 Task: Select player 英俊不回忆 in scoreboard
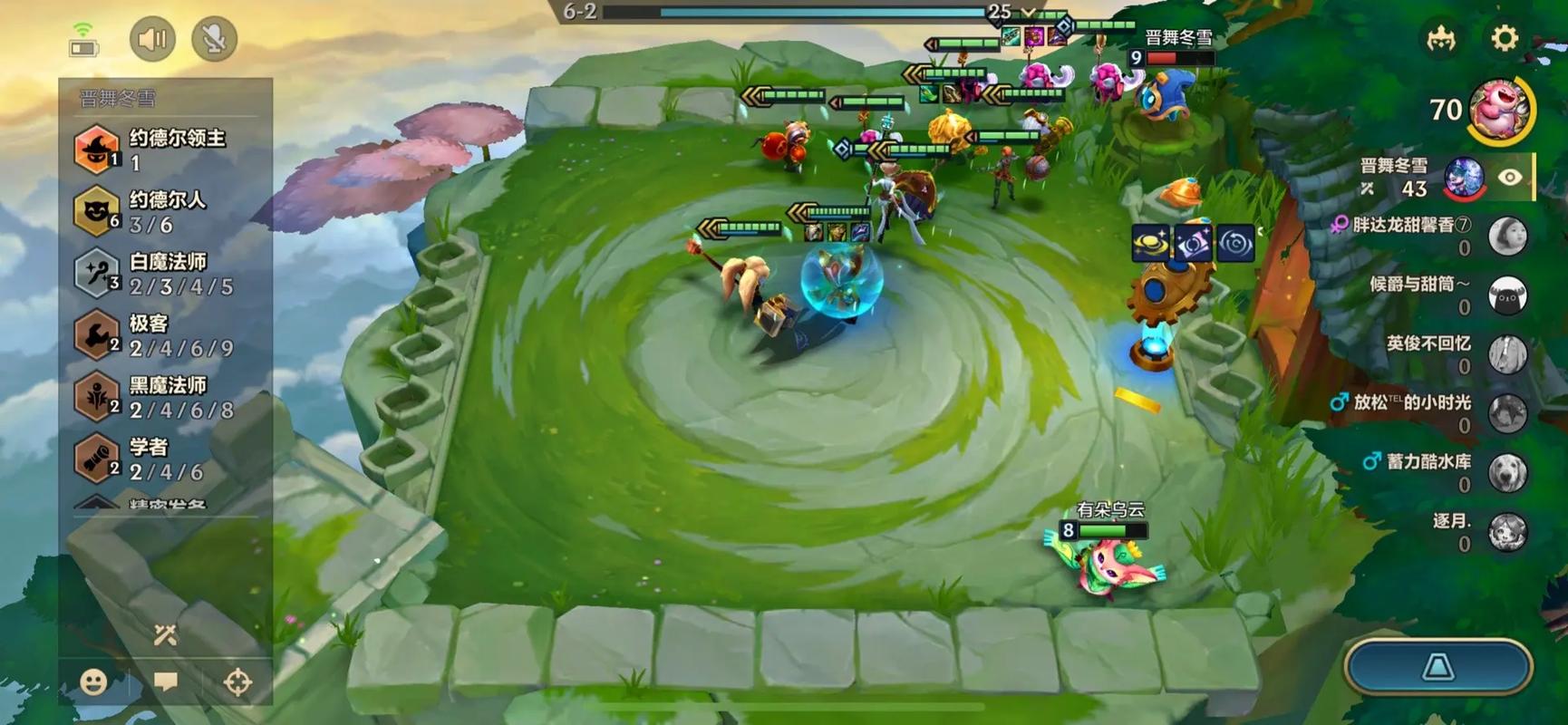coord(1508,354)
